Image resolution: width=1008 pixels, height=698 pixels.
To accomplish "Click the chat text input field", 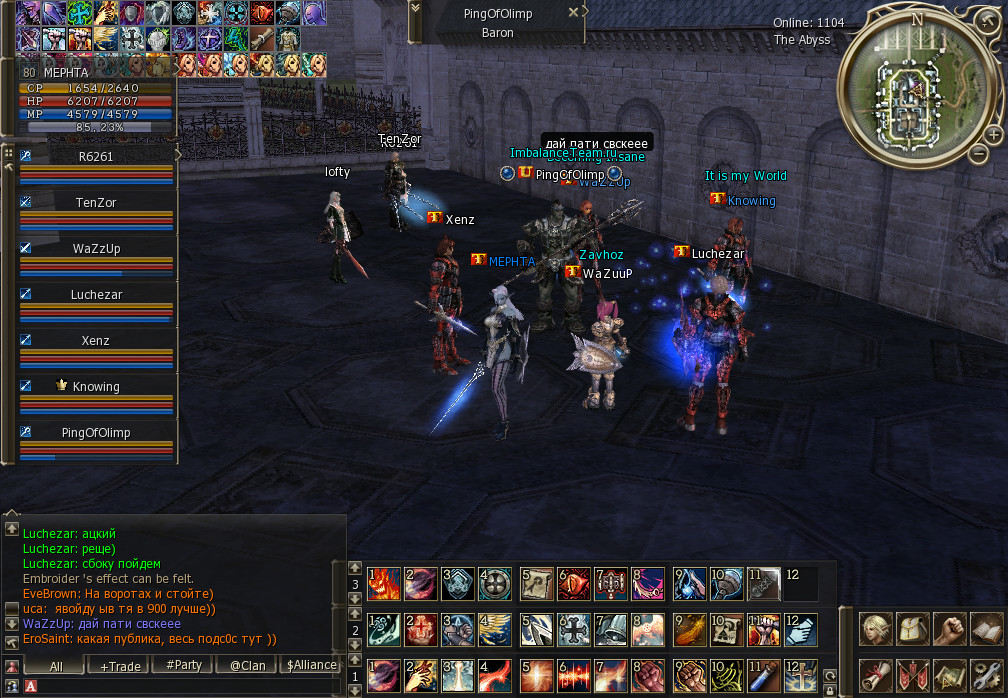I will pos(190,687).
